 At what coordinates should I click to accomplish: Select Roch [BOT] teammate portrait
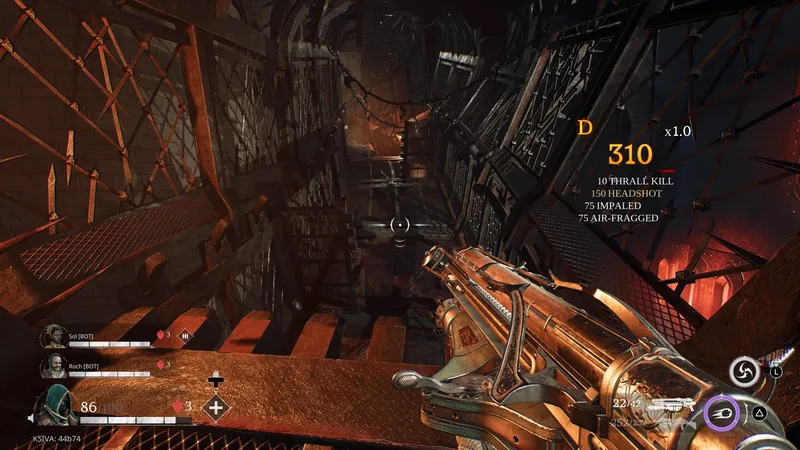[53, 367]
